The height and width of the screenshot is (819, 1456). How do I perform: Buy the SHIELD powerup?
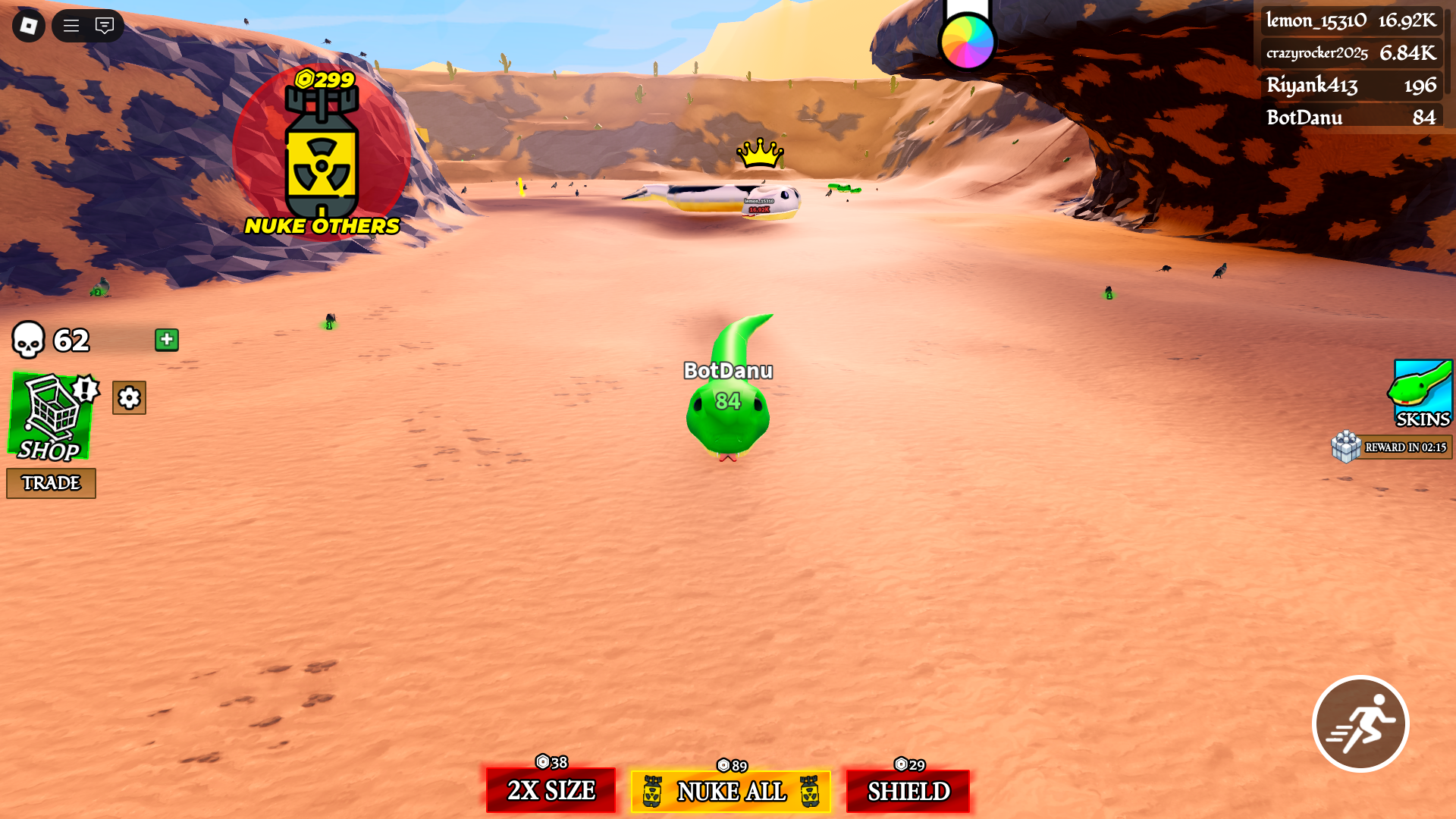(x=908, y=791)
